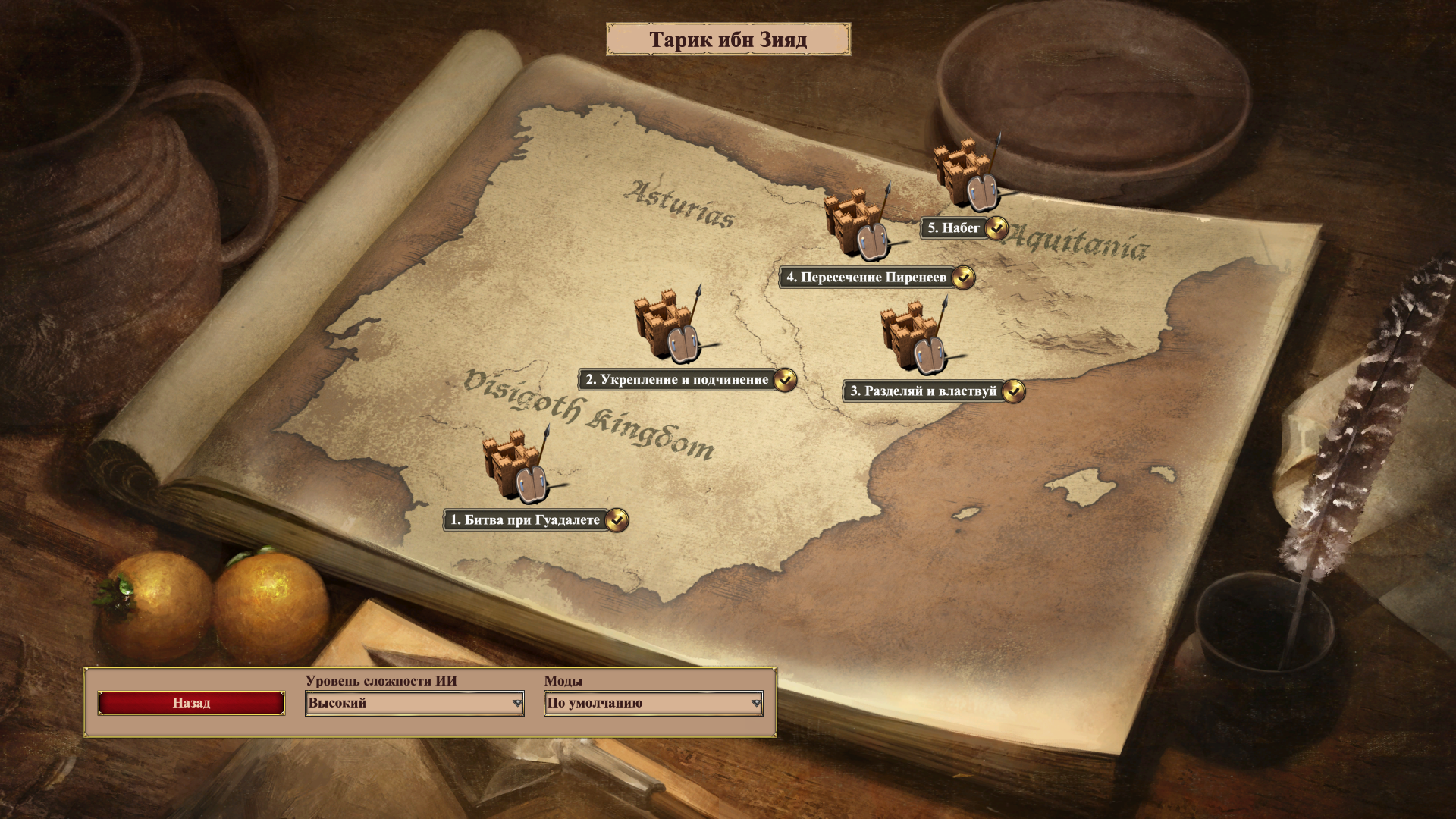
Task: Select the castle icon above Разделяй и властвуй
Action: pos(914,337)
